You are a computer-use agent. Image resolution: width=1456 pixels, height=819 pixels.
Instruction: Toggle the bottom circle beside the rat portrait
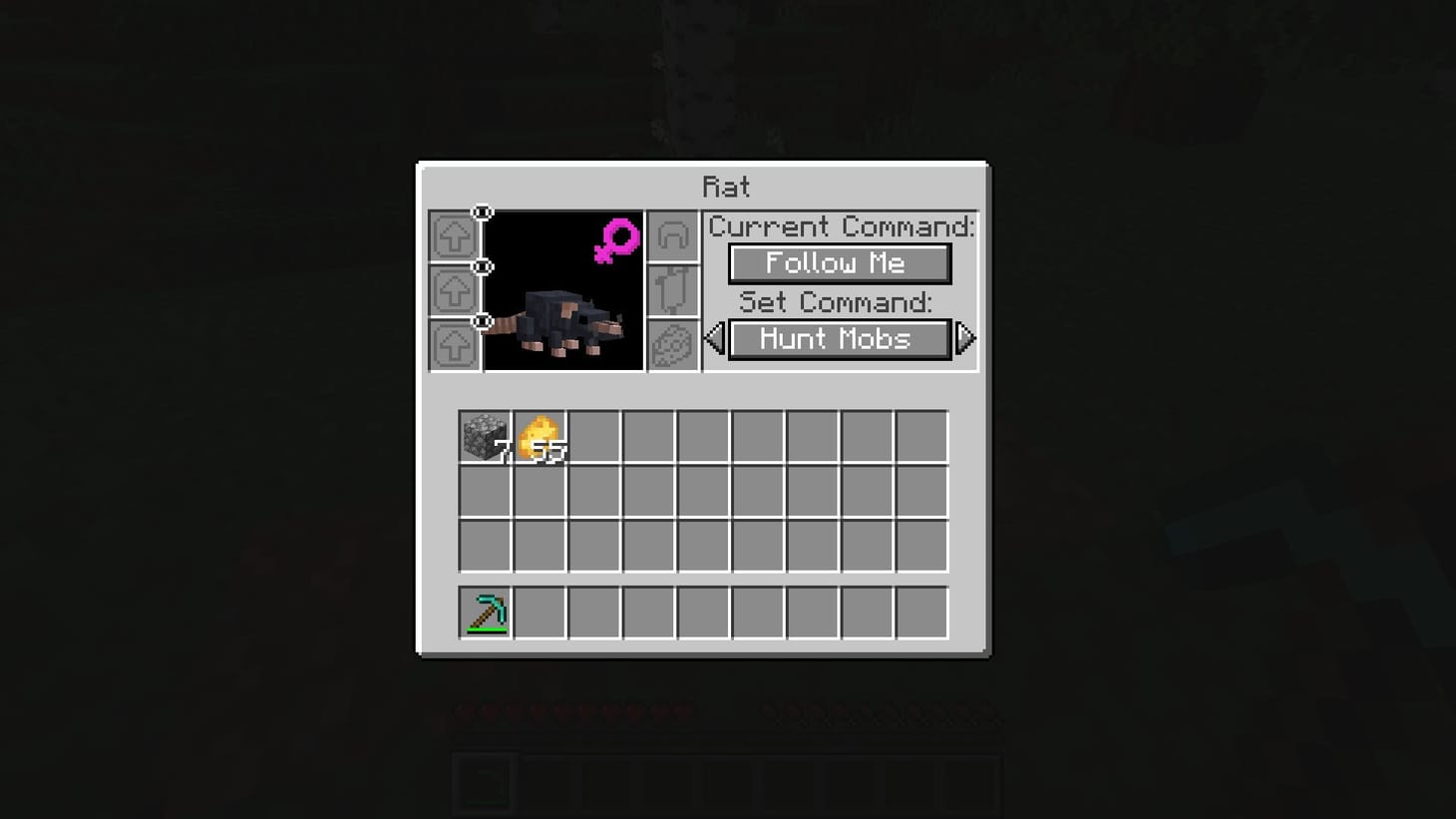point(483,319)
